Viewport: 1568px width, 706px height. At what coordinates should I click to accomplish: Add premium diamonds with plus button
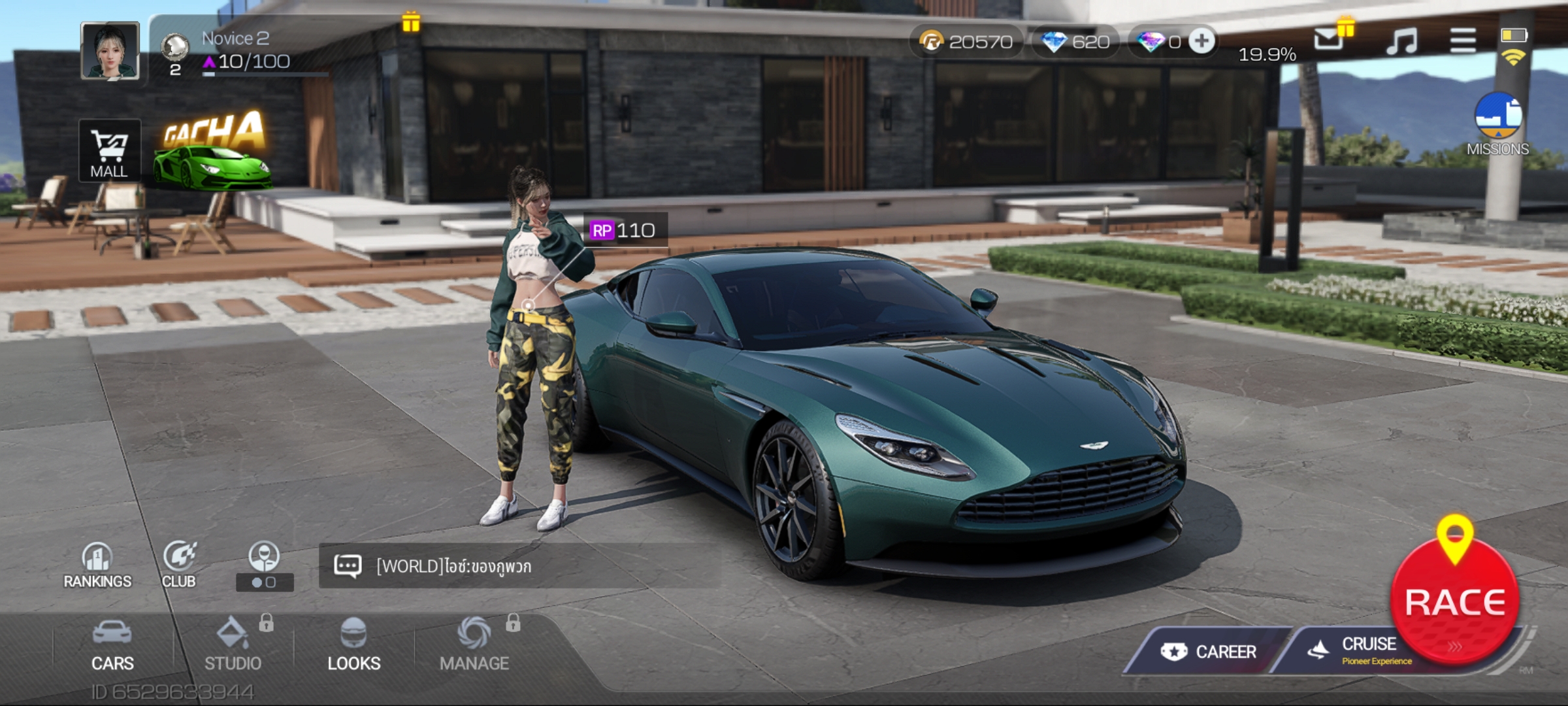1201,42
